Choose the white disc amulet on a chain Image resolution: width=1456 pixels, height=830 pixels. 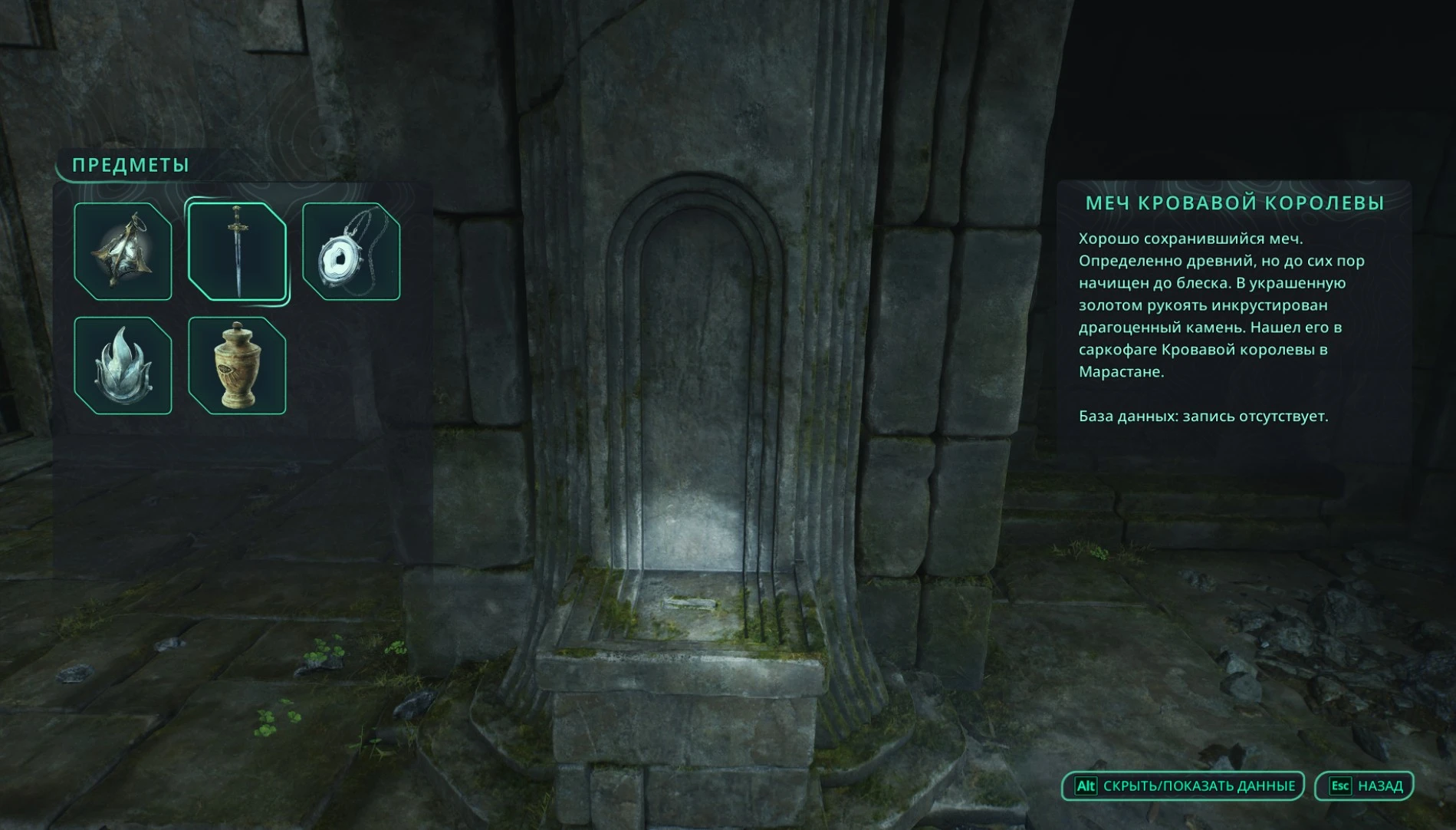click(x=351, y=251)
